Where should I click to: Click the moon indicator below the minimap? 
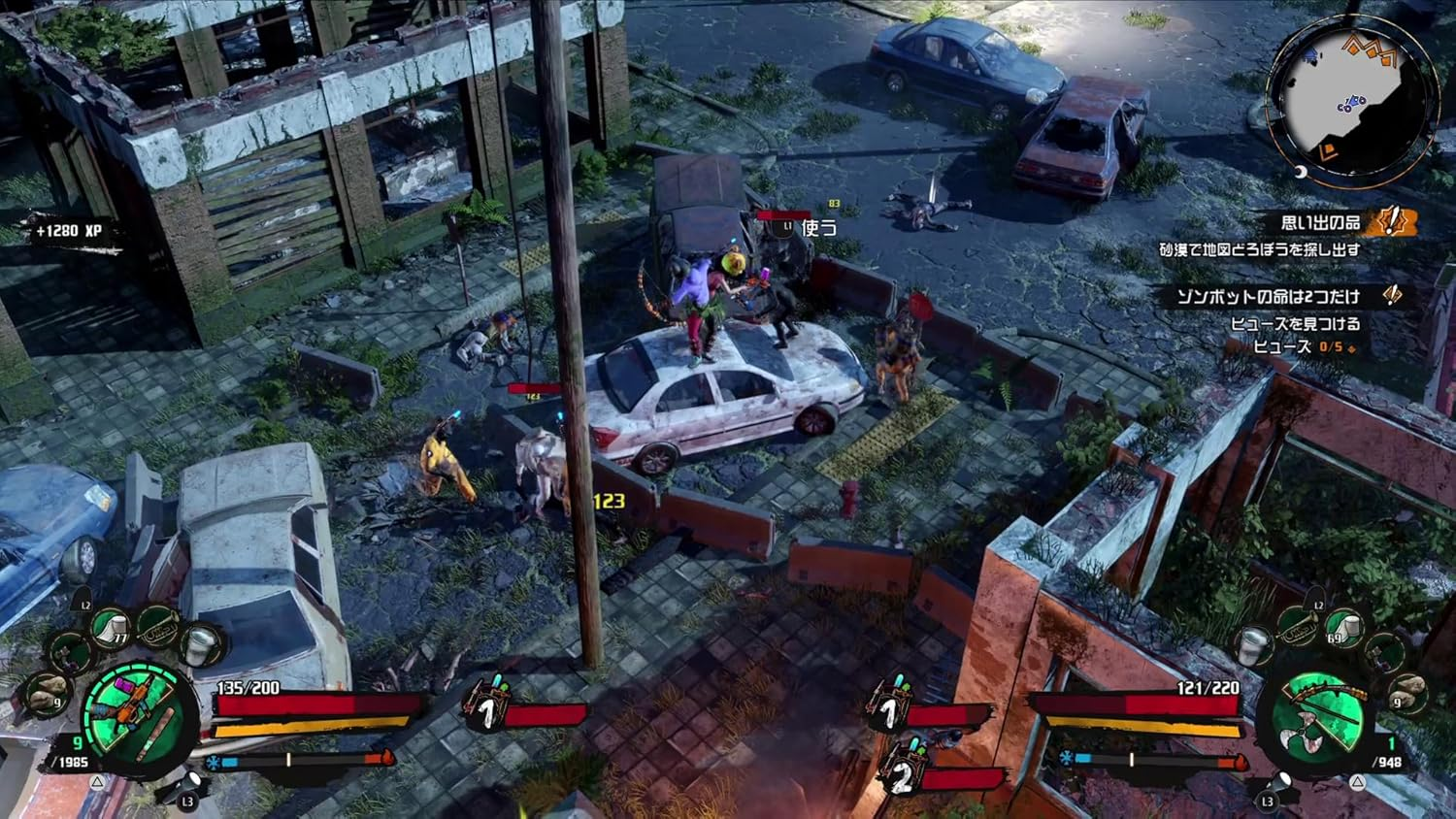[x=1299, y=173]
